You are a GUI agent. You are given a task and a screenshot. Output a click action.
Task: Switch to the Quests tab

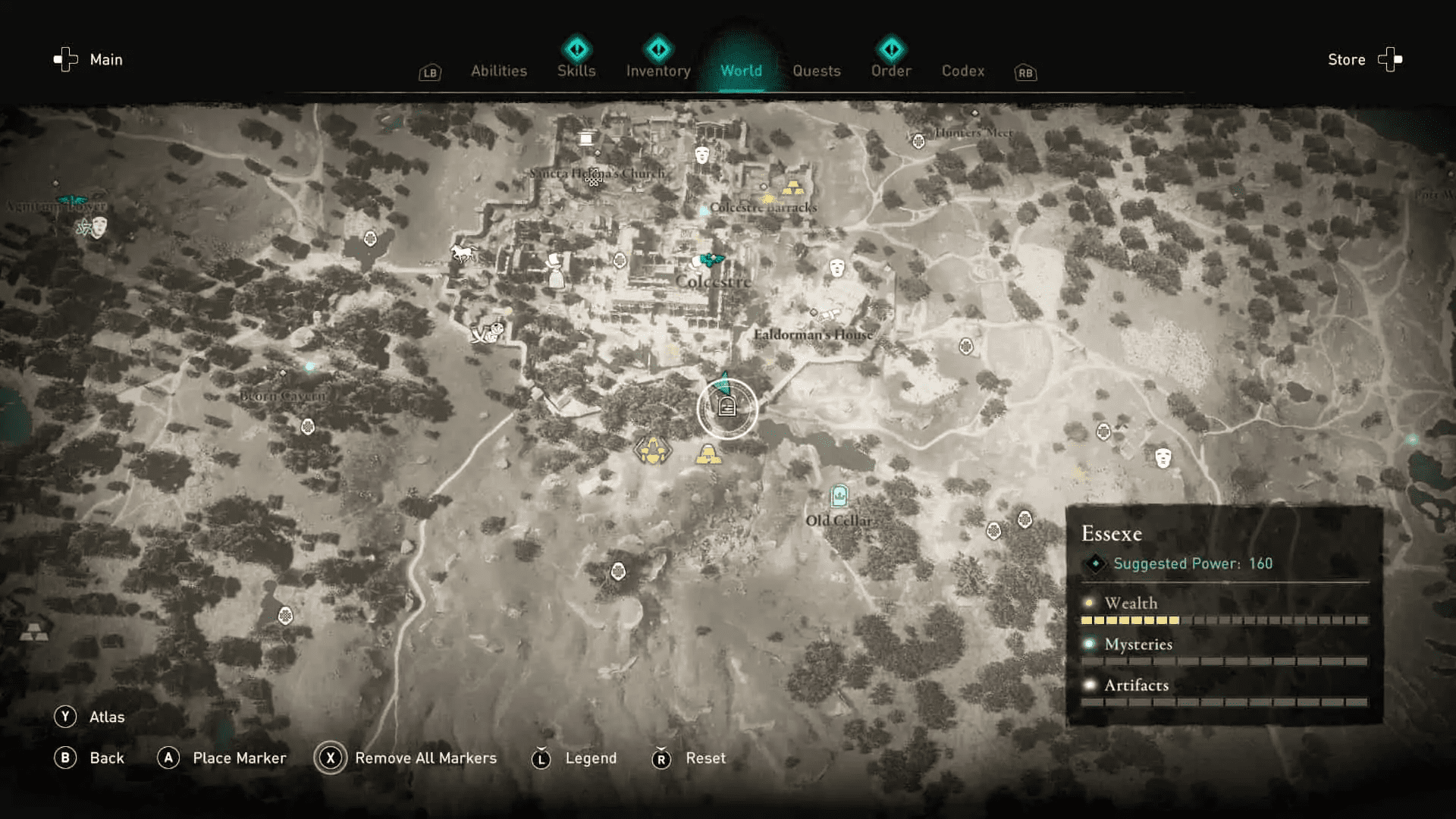[x=817, y=71]
